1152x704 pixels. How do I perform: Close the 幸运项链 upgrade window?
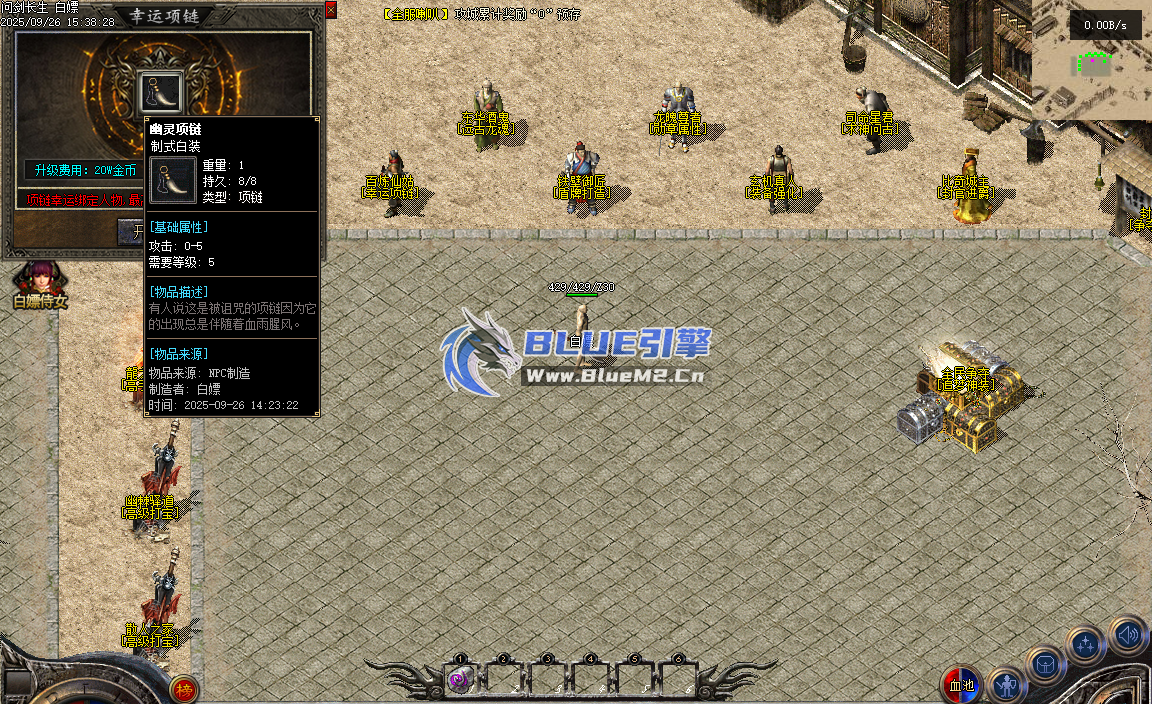(x=331, y=10)
